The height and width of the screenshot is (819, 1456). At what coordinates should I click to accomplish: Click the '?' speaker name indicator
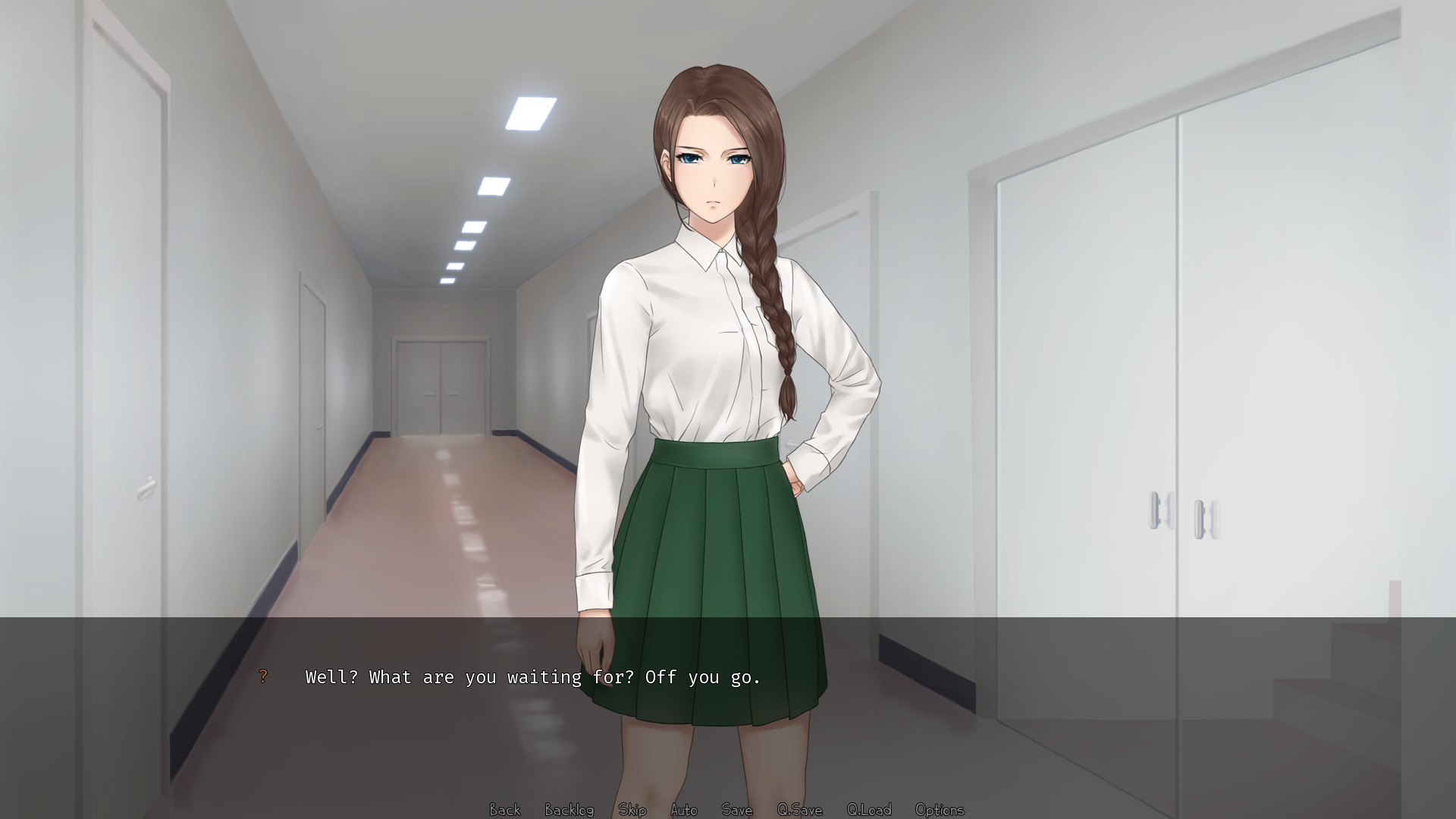pyautogui.click(x=263, y=676)
